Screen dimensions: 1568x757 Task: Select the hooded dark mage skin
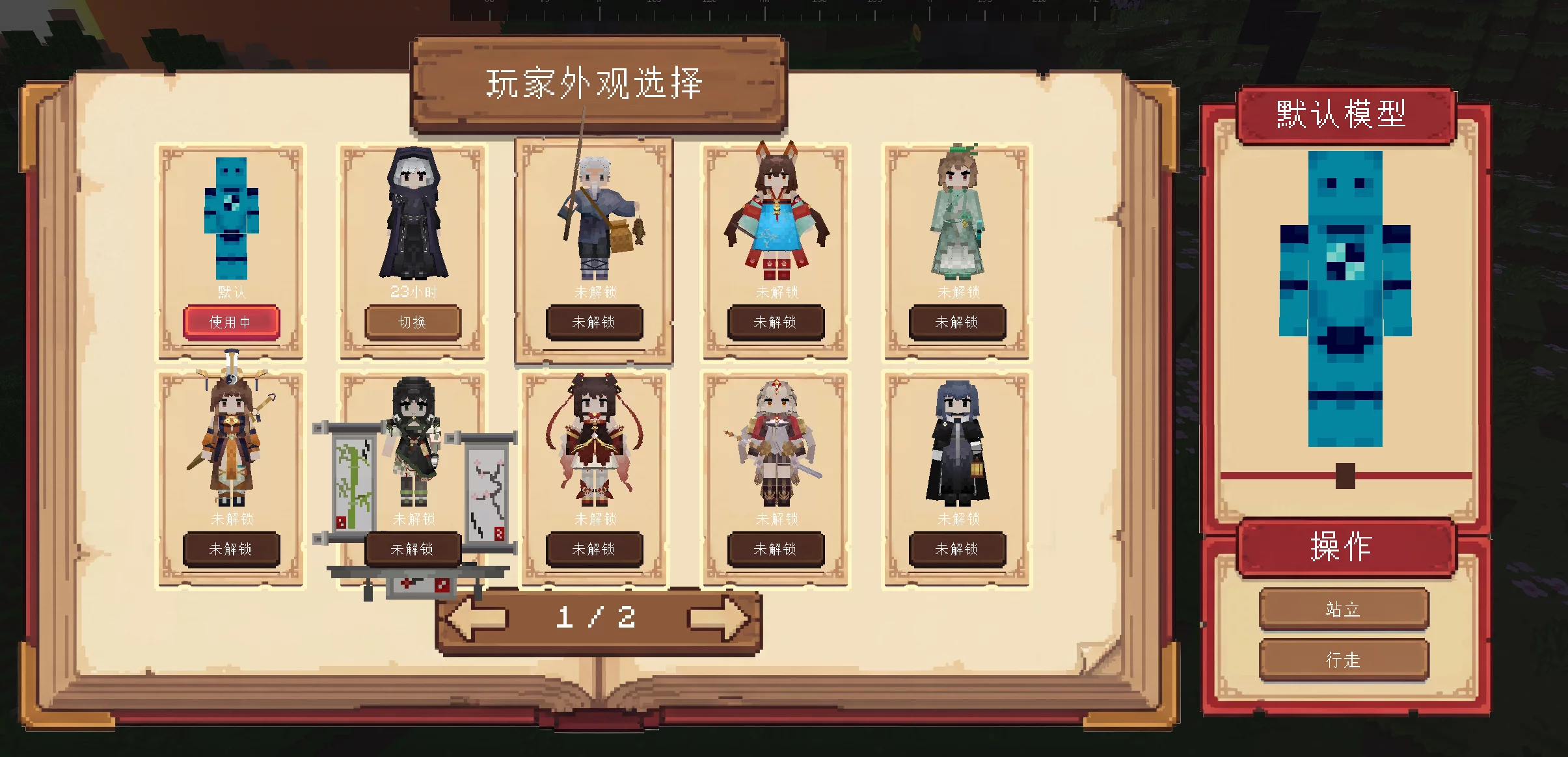(x=412, y=215)
